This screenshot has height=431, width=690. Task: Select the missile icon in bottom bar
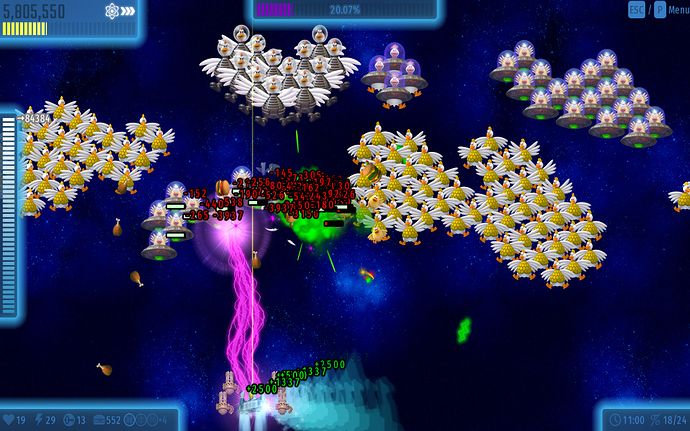(68, 419)
